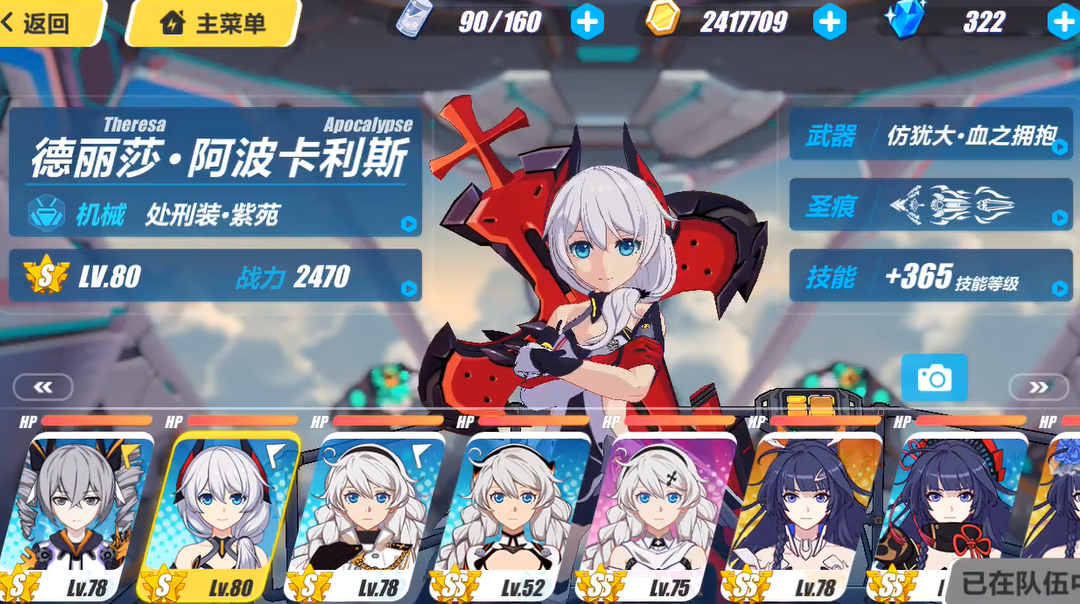Open the 主菜单 main menu
This screenshot has width=1080, height=604.
(x=213, y=22)
